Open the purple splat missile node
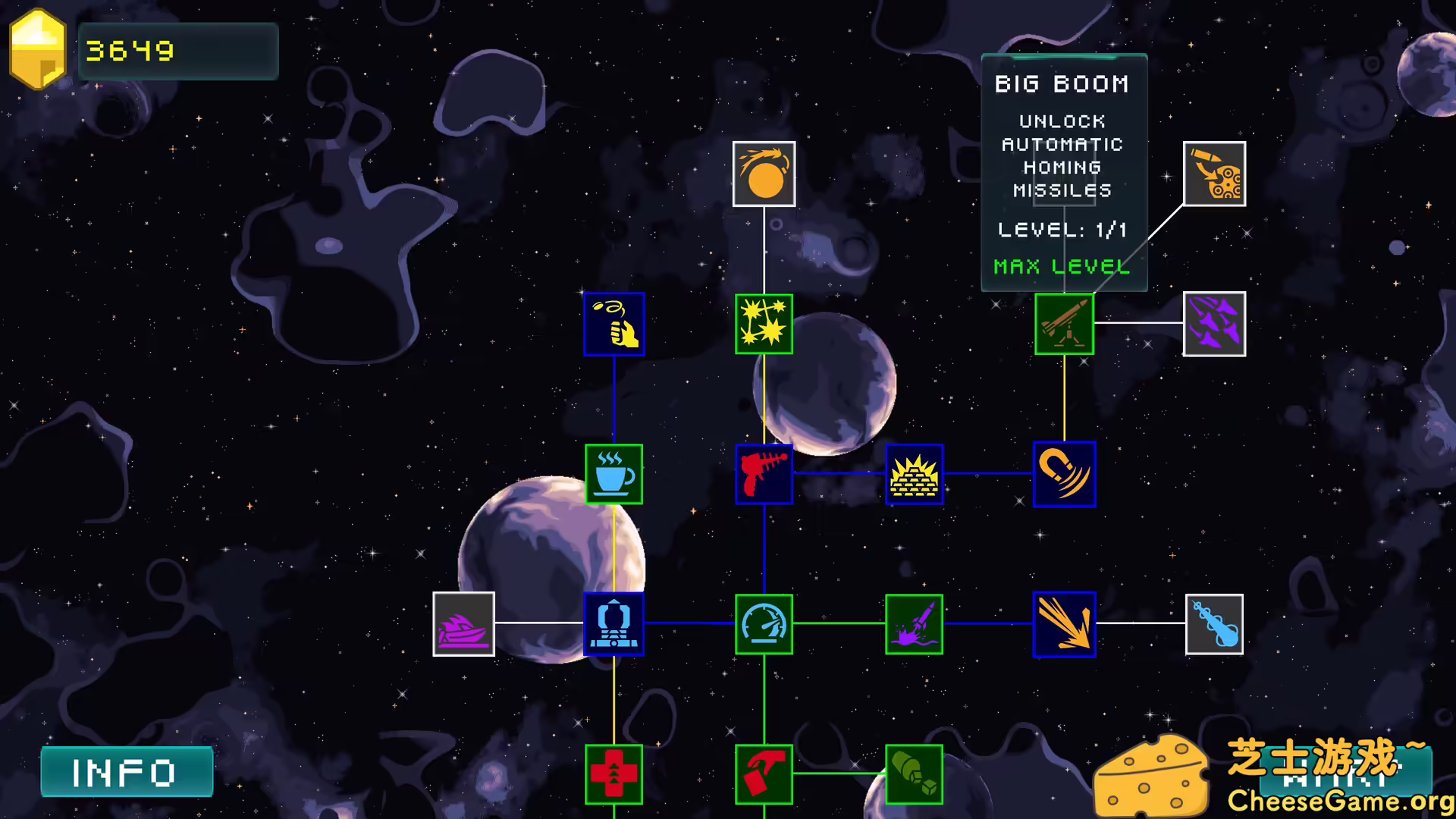The width and height of the screenshot is (1456, 819). click(914, 623)
